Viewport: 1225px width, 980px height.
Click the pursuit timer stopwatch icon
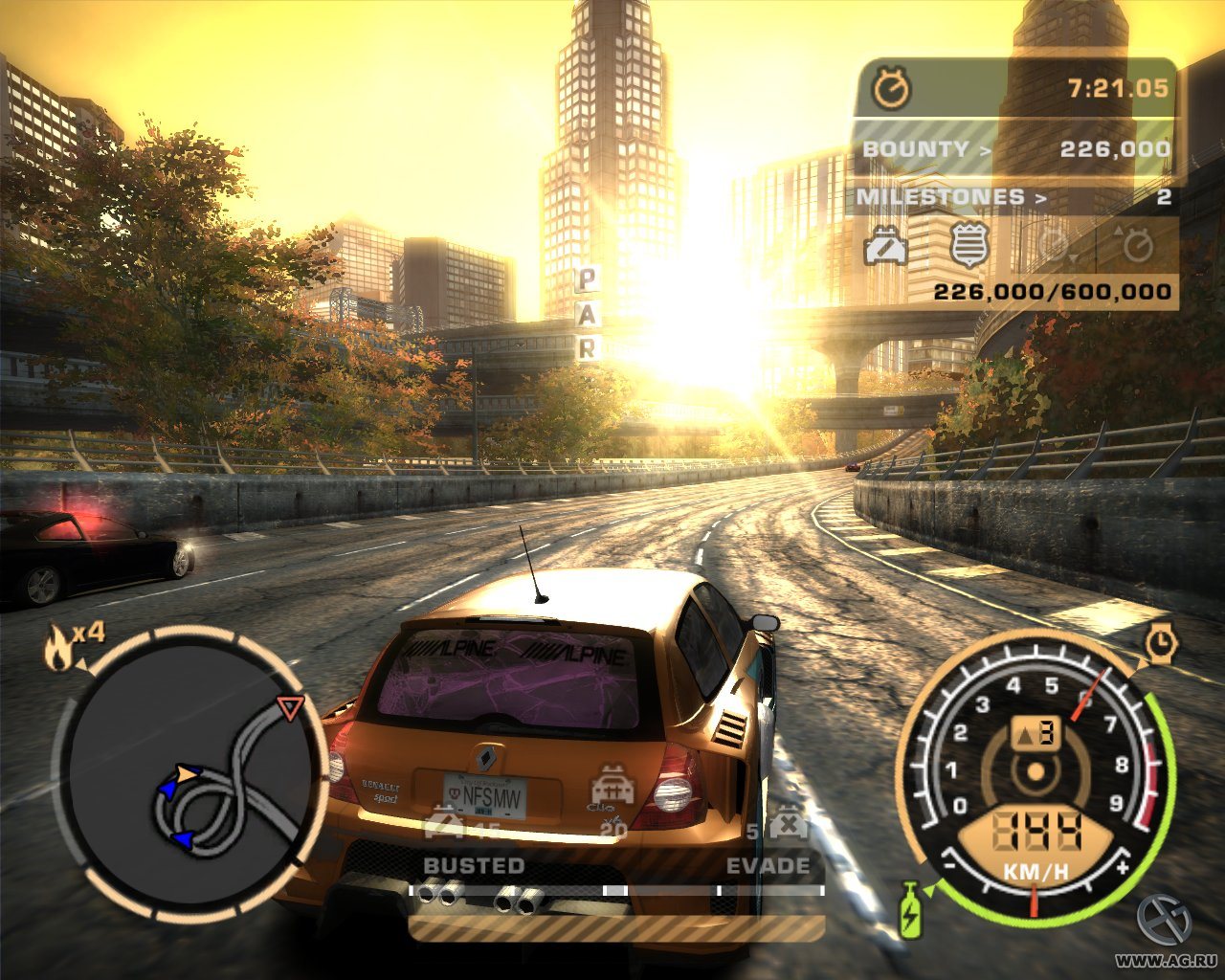click(892, 89)
